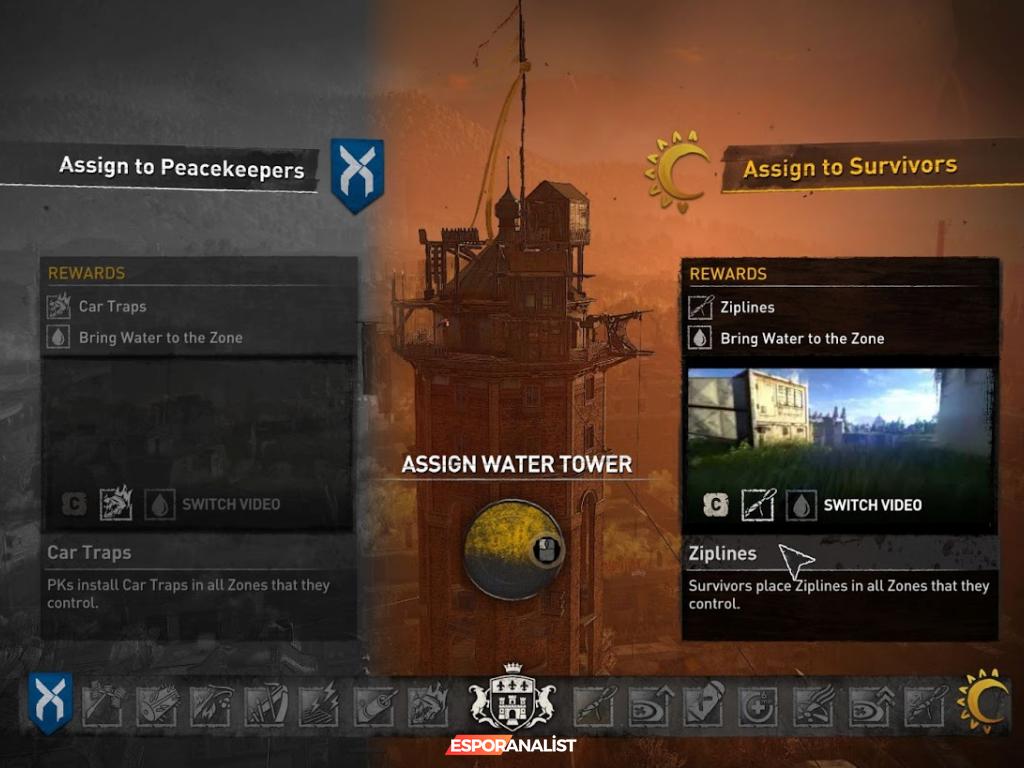The height and width of the screenshot is (768, 1024).
Task: Switch Peacekeepers video to the car trap icon
Action: [x=116, y=504]
